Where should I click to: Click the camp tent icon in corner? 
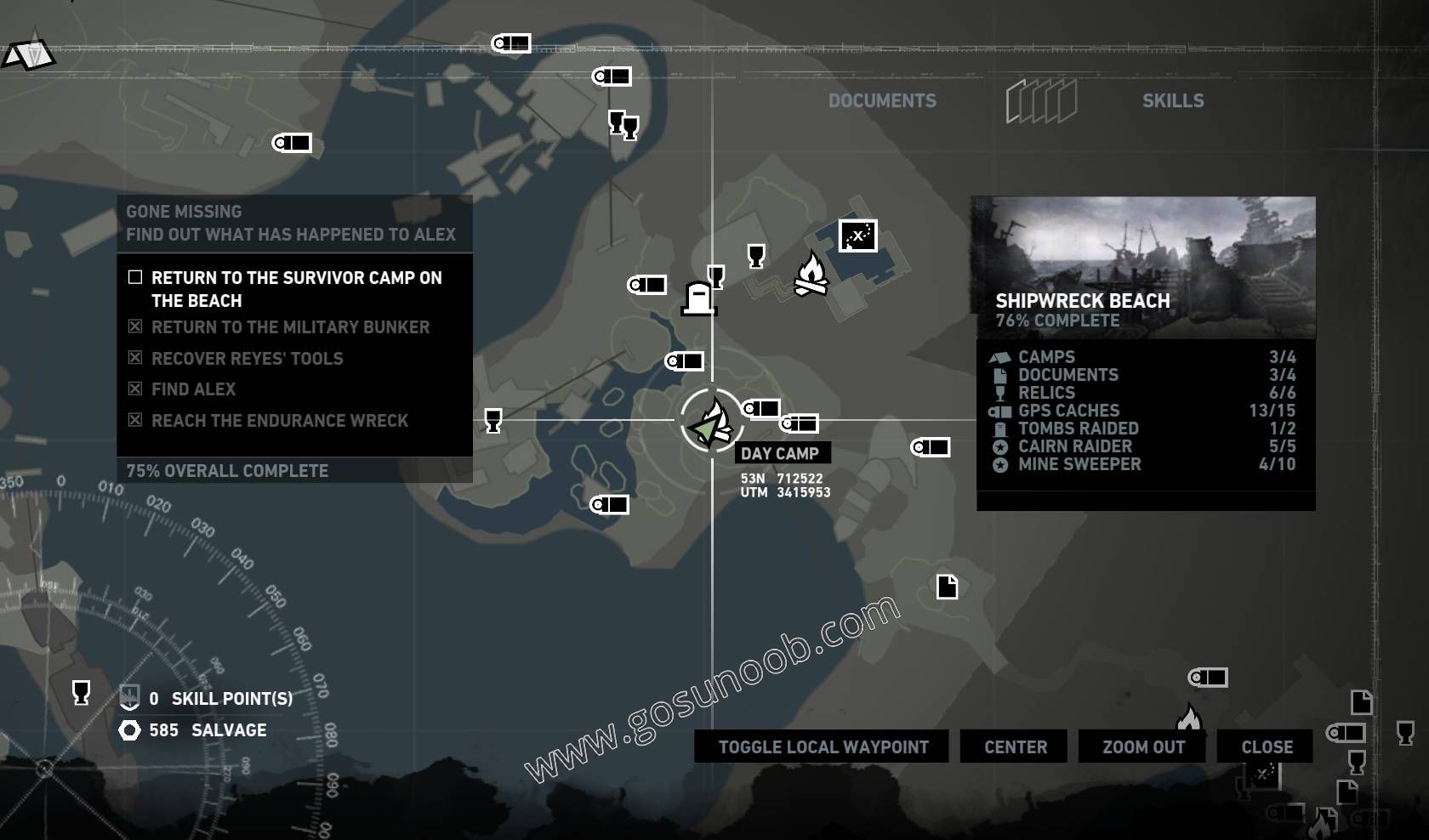pyautogui.click(x=28, y=54)
